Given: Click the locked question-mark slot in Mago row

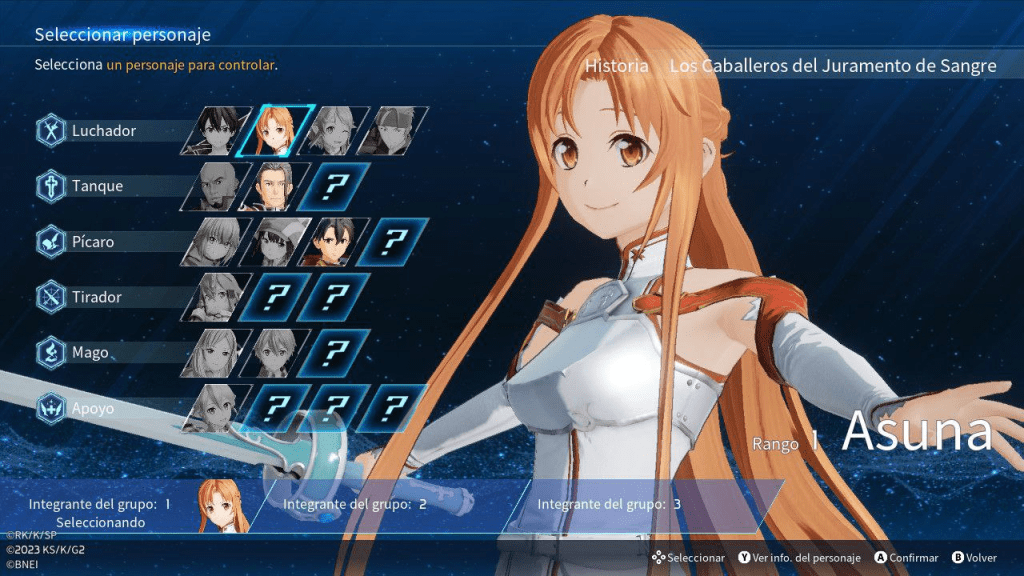Looking at the screenshot, I should click(x=335, y=353).
